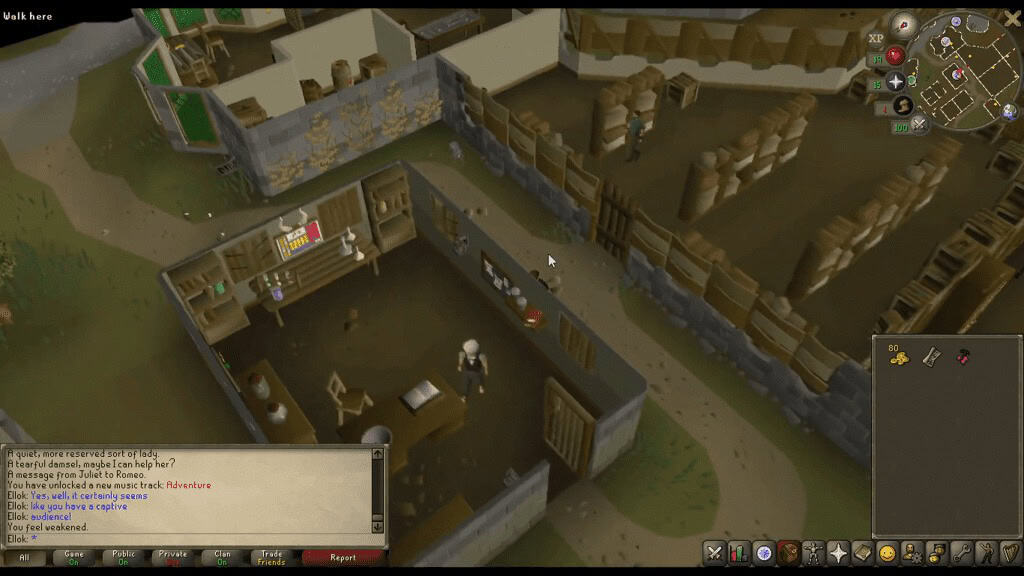Screen dimensions: 1024x576
Task: Click the compass to face north
Action: 904,24
